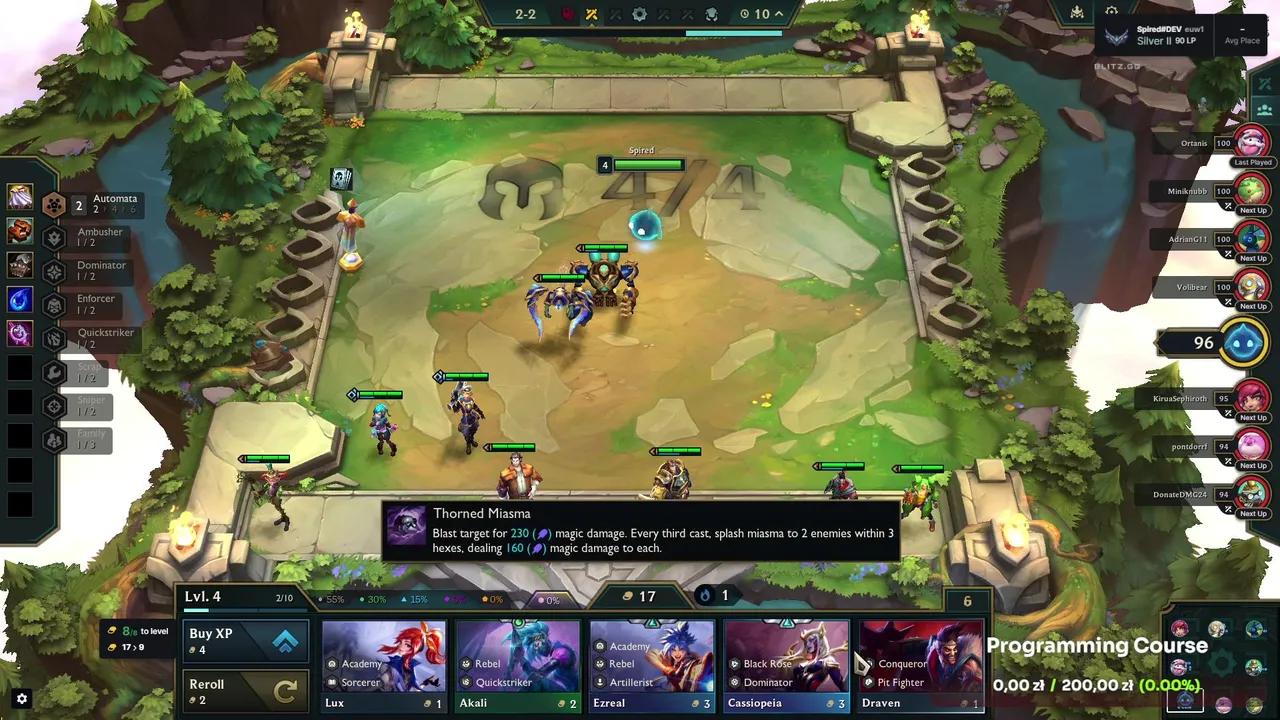Click the red blood-drop icon in top bar
1280x720 pixels.
[568, 14]
